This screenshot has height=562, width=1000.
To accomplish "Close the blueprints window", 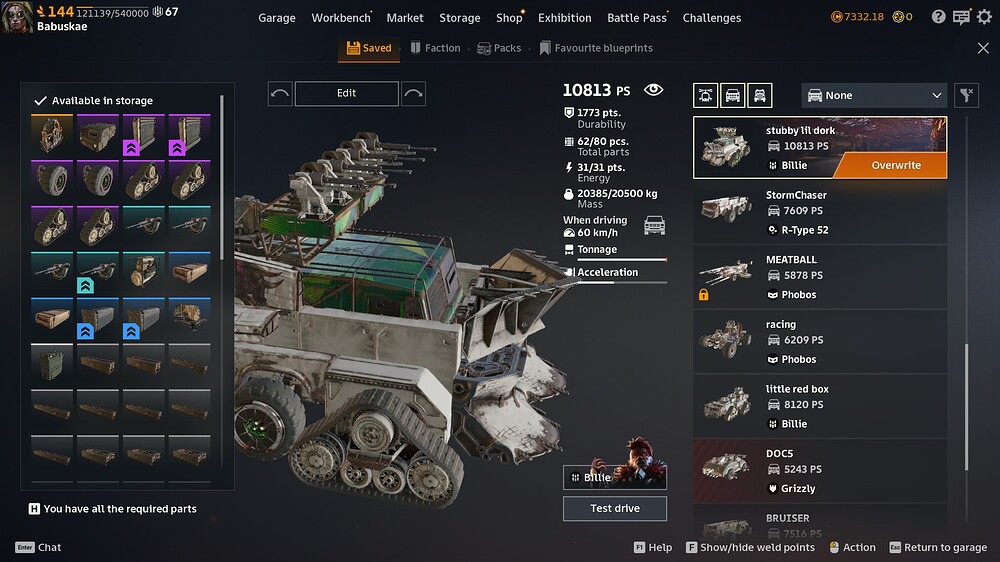I will (983, 48).
